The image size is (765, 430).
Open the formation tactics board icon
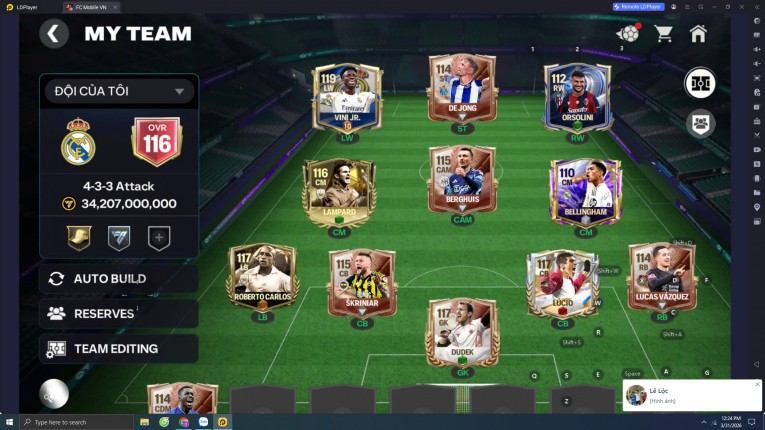(x=699, y=84)
